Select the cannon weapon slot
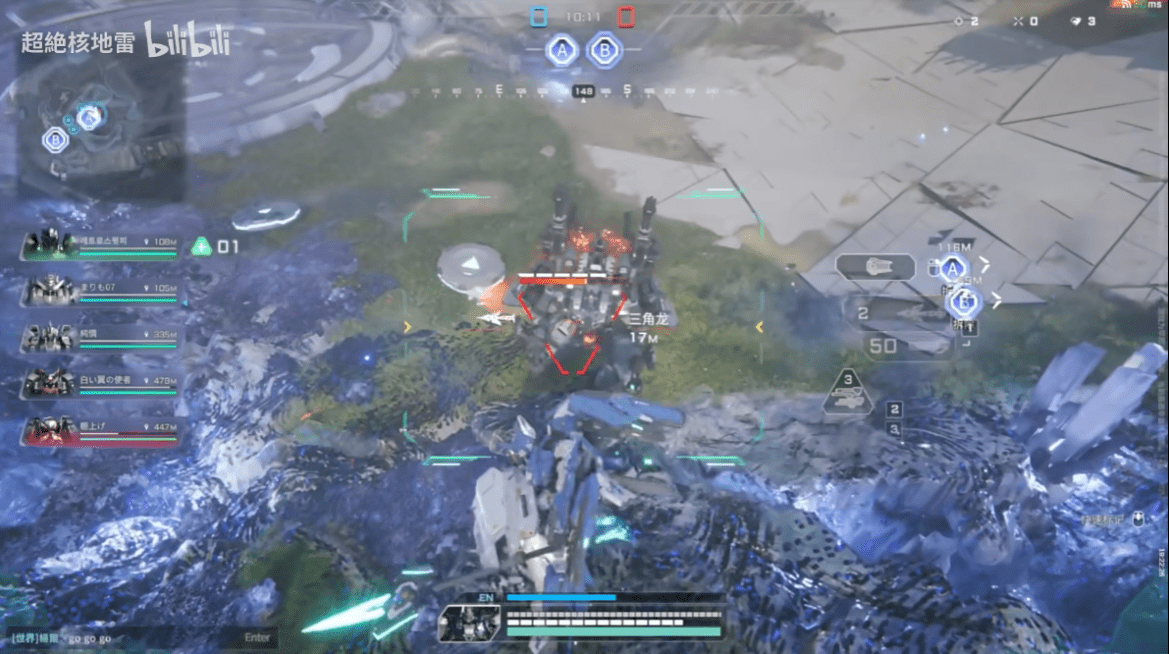The image size is (1169, 654). point(875,267)
